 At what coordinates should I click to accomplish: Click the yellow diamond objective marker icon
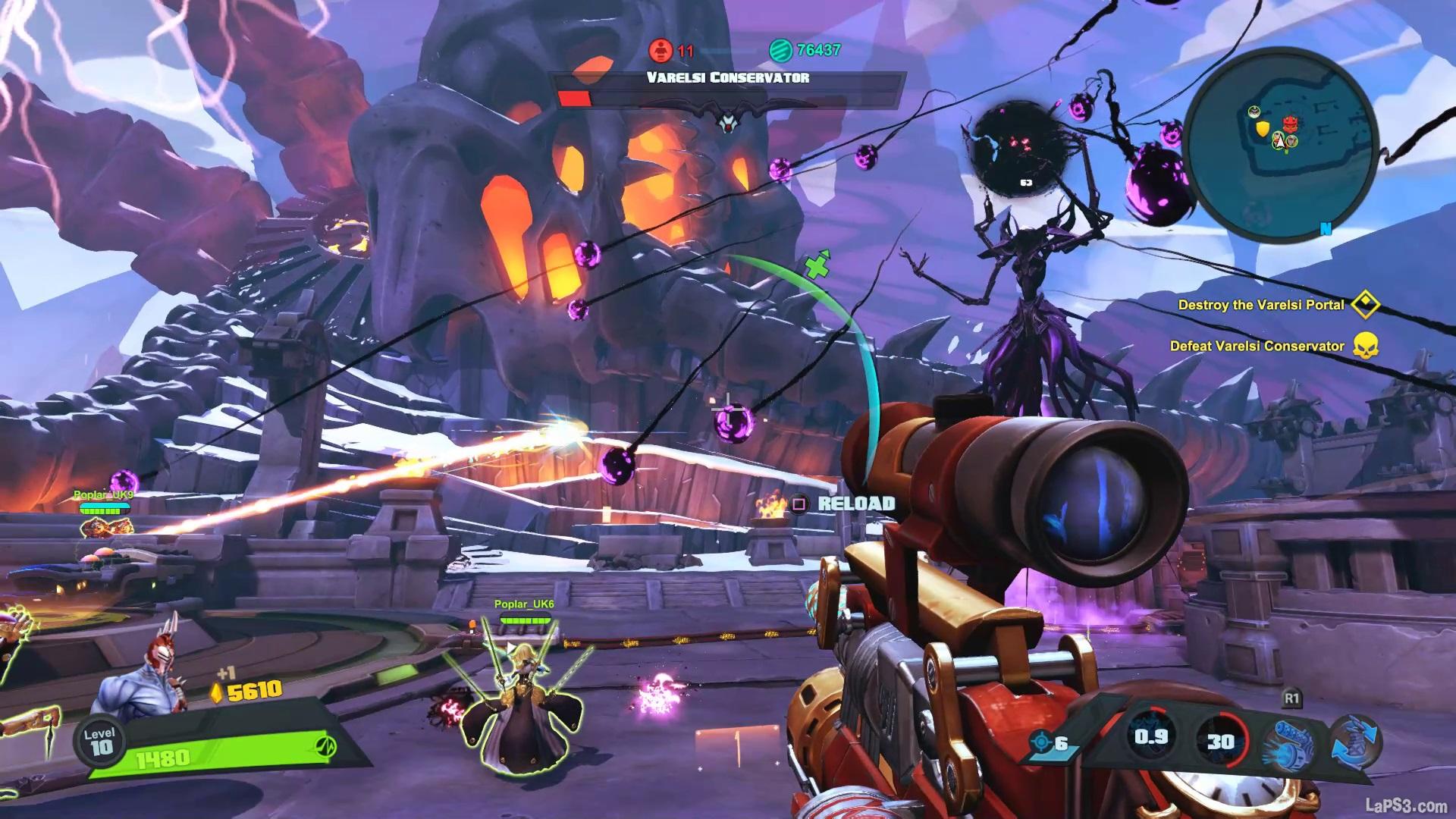click(1364, 305)
